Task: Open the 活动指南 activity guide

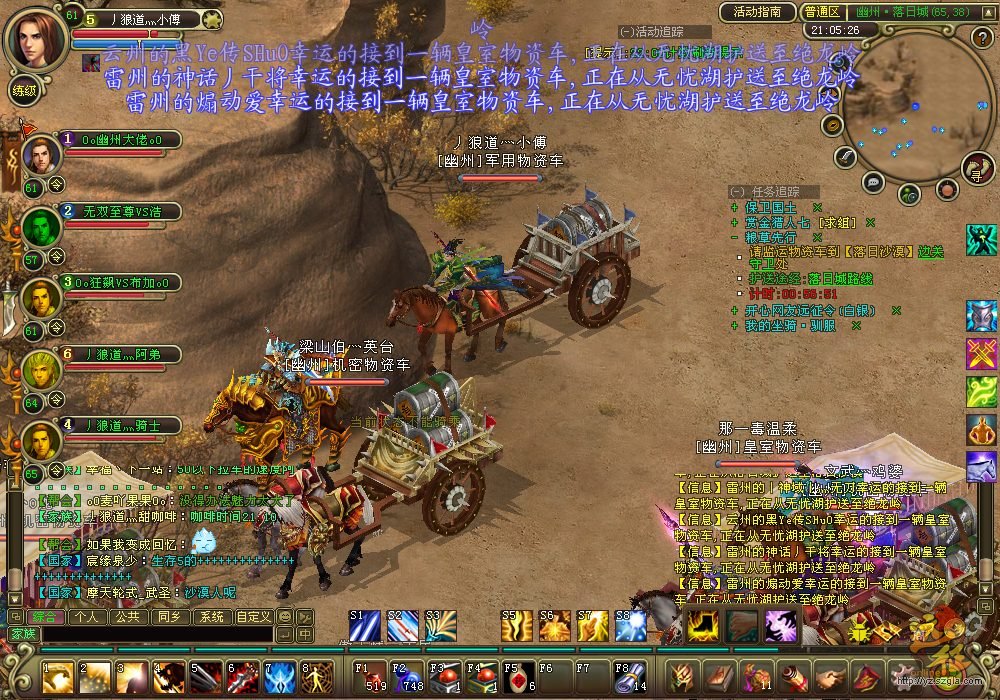Action: pyautogui.click(x=757, y=12)
